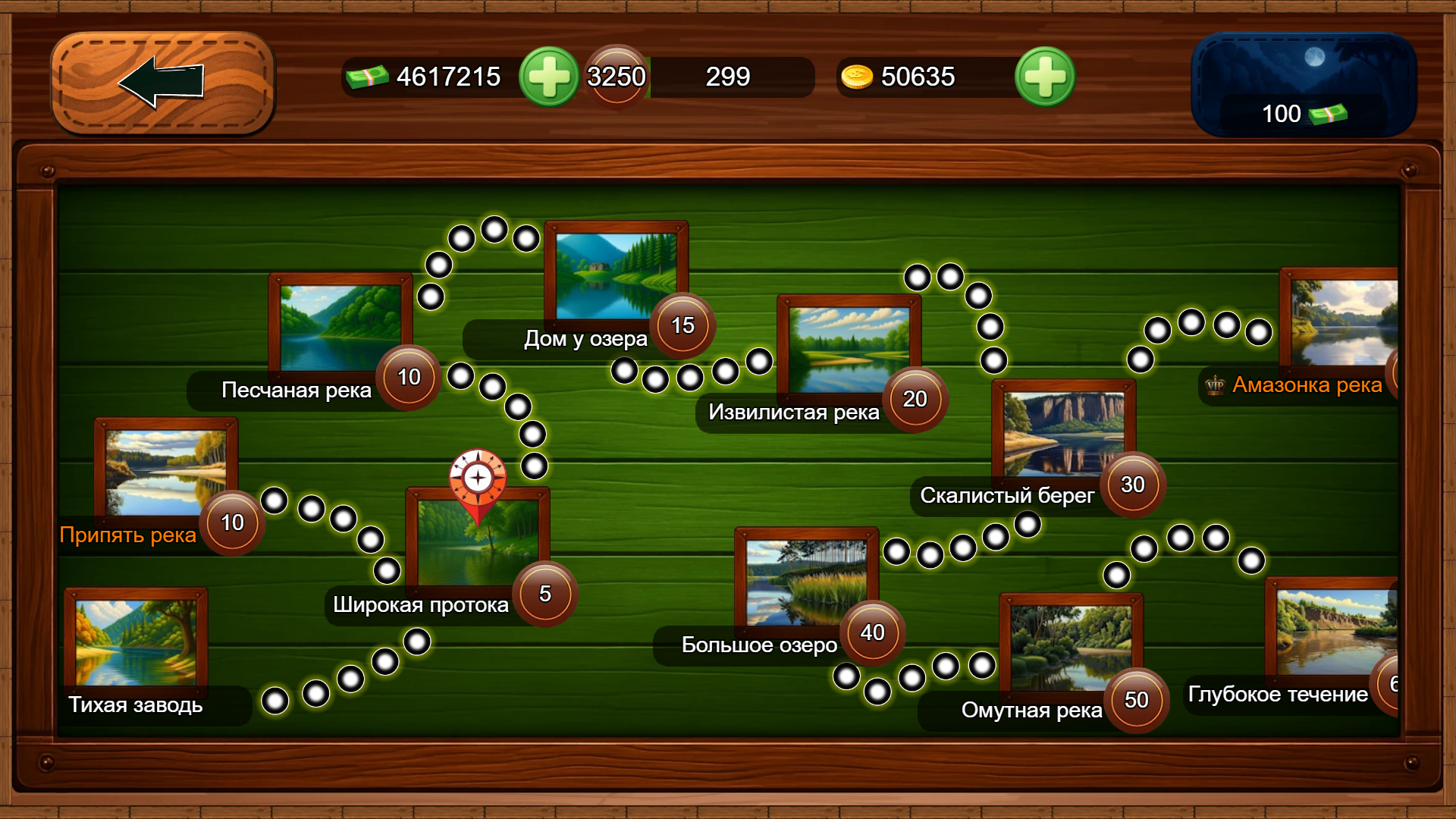Click the money stack icon showing 4617215
This screenshot has height=819, width=1456.
click(x=368, y=76)
